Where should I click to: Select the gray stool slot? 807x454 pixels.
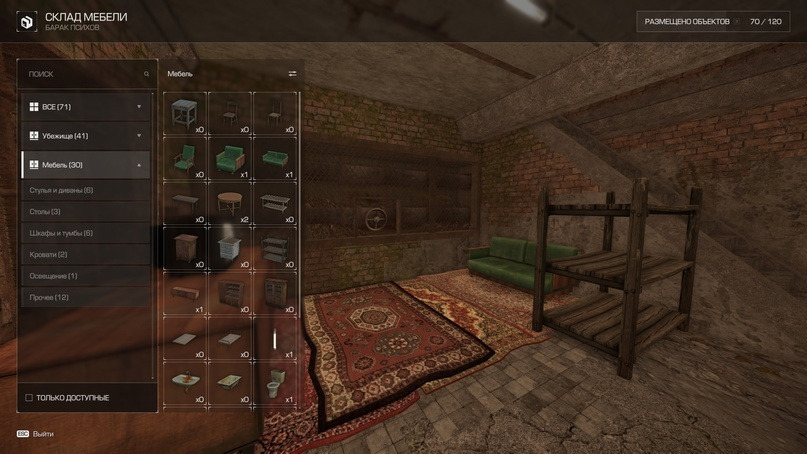pyautogui.click(x=184, y=113)
